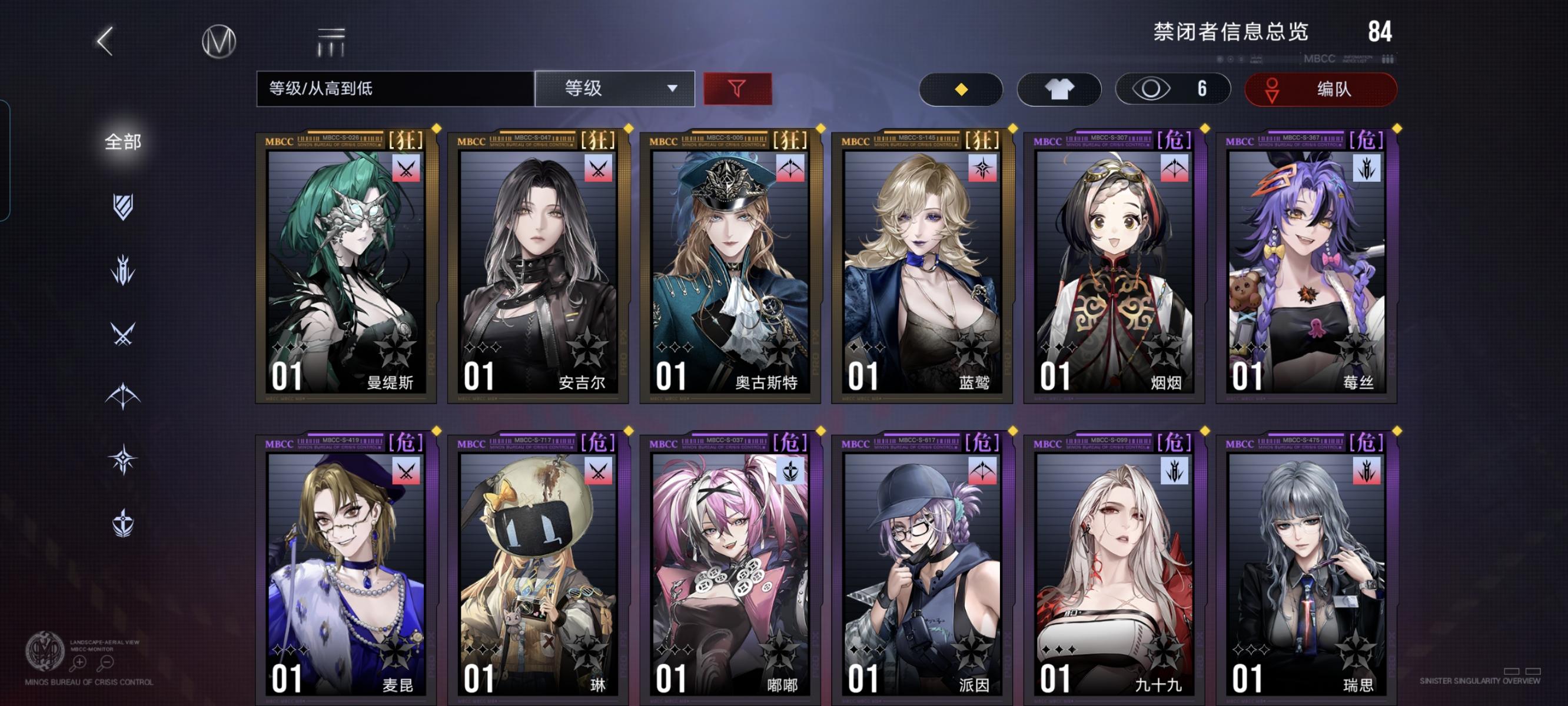Screen dimensions: 1568x706
Task: Toggle the yellow diamond display option
Action: tap(961, 89)
